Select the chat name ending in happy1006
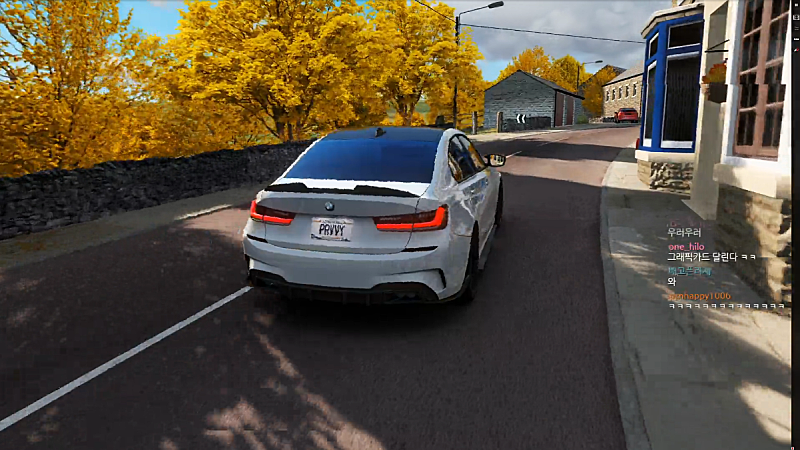The image size is (800, 450). click(699, 296)
